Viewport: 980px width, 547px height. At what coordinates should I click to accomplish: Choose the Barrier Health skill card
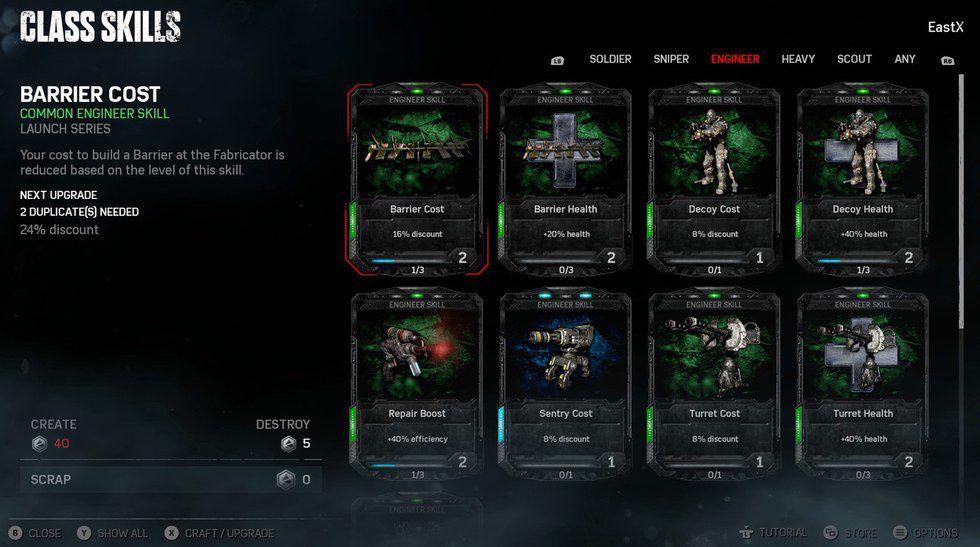(566, 180)
